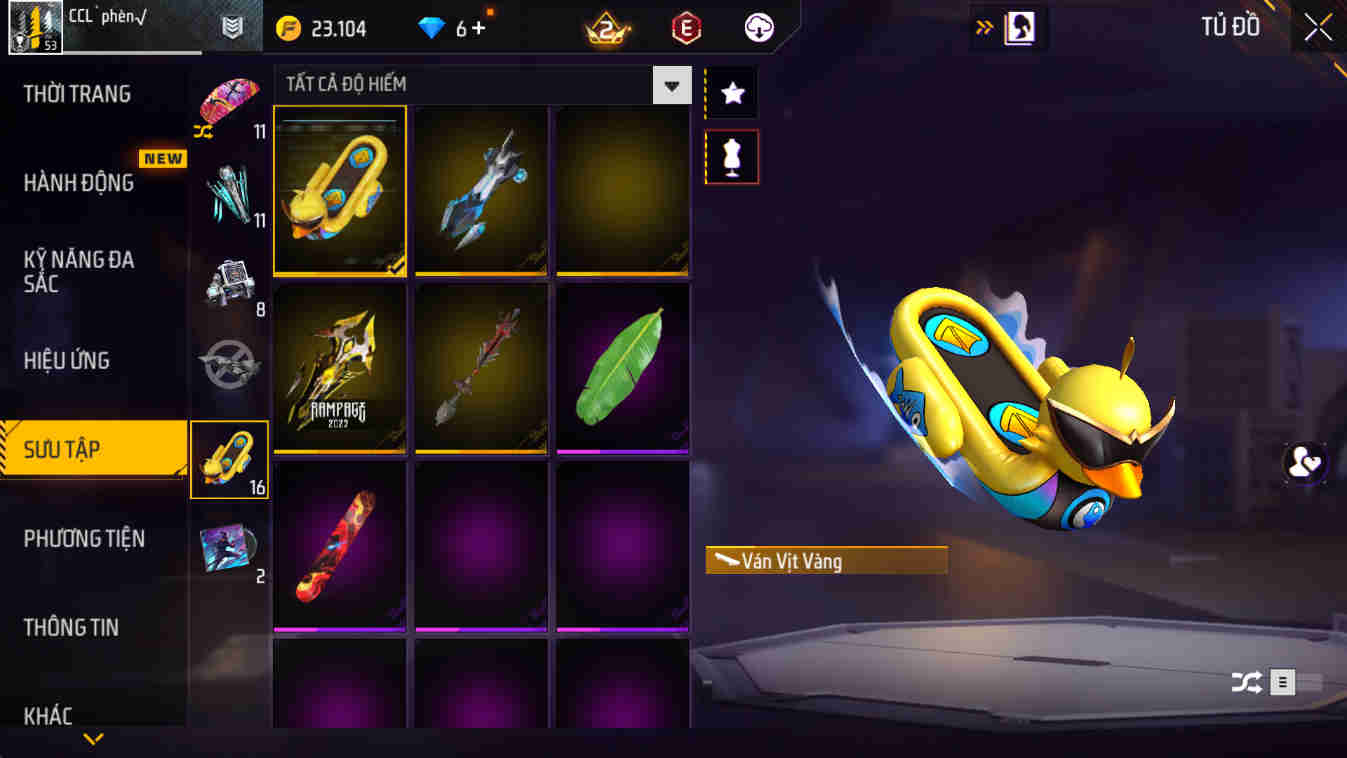Expand the sidebar chevron below KHÁC
The image size is (1347, 758).
(93, 740)
